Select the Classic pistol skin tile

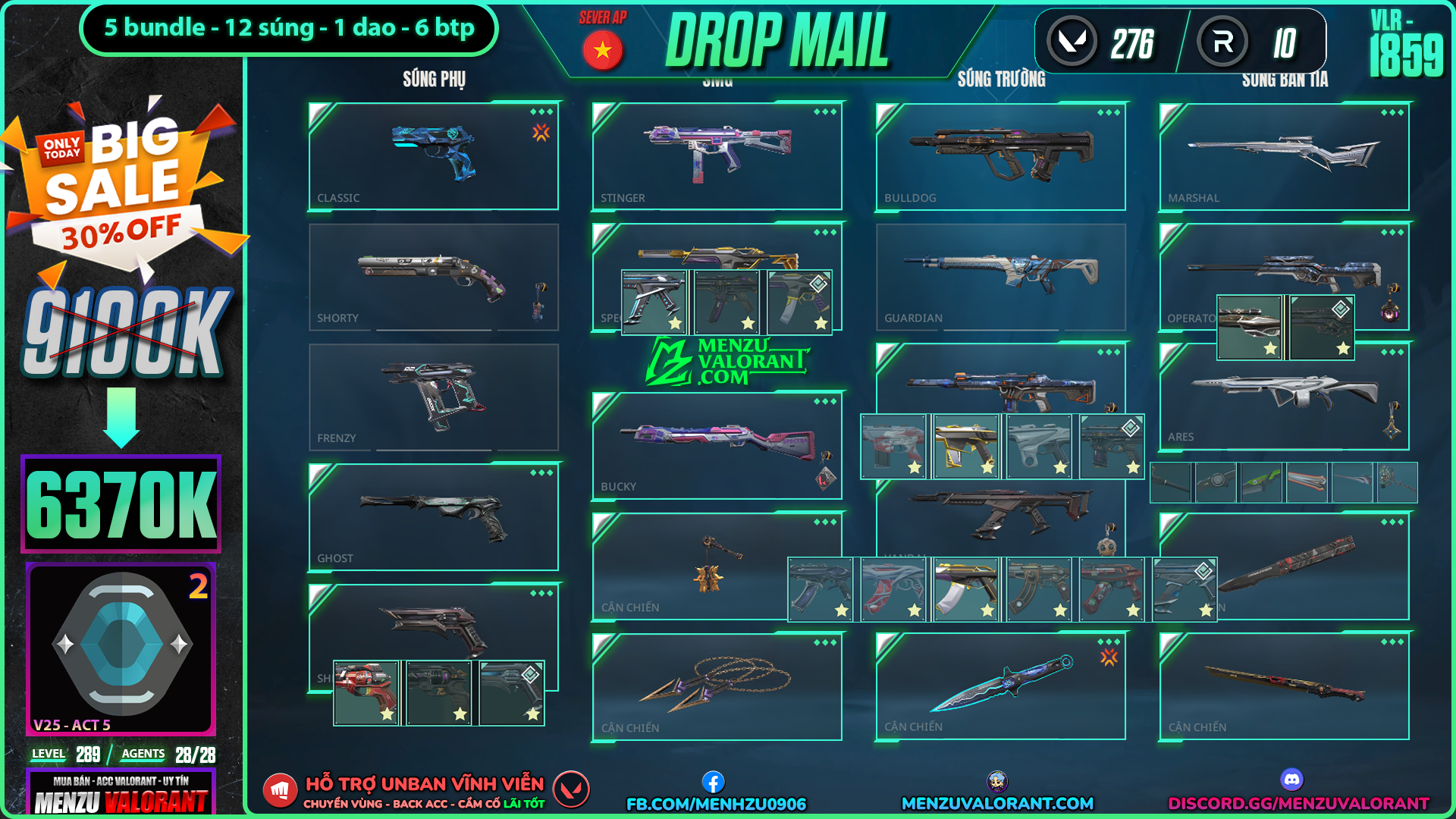tap(433, 156)
